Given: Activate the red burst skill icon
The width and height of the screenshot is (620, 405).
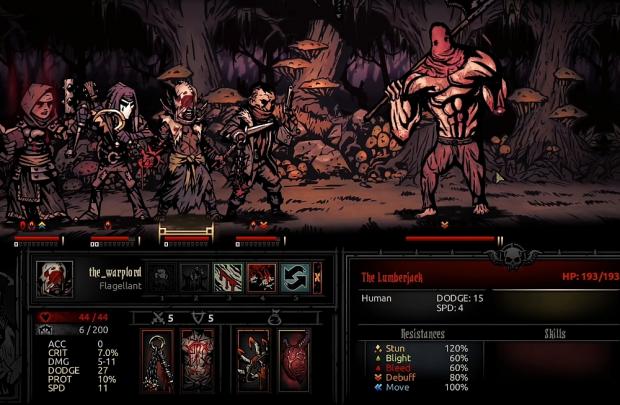Looking at the screenshot, I should [x=261, y=277].
